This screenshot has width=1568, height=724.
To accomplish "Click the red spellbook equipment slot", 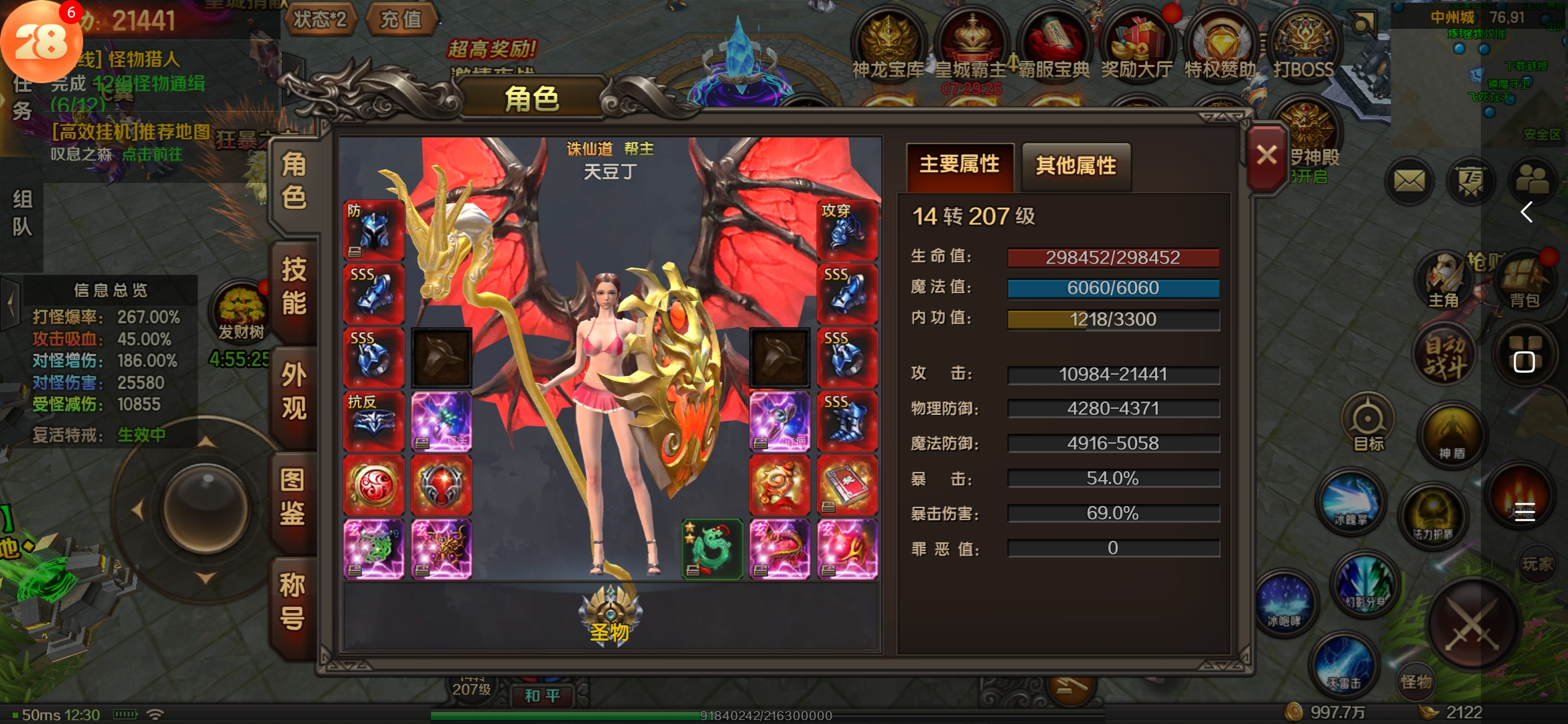I will coord(847,485).
